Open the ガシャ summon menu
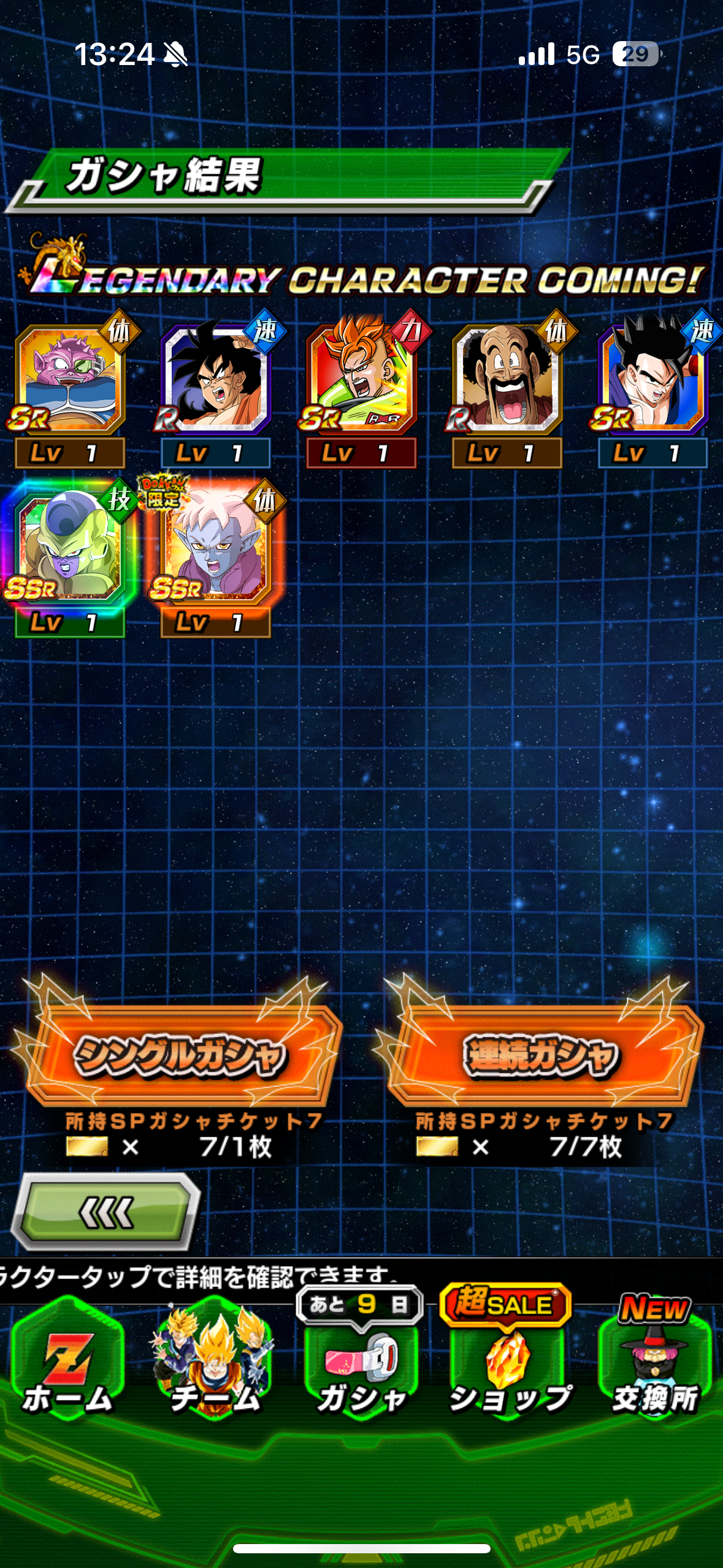 tap(361, 1365)
